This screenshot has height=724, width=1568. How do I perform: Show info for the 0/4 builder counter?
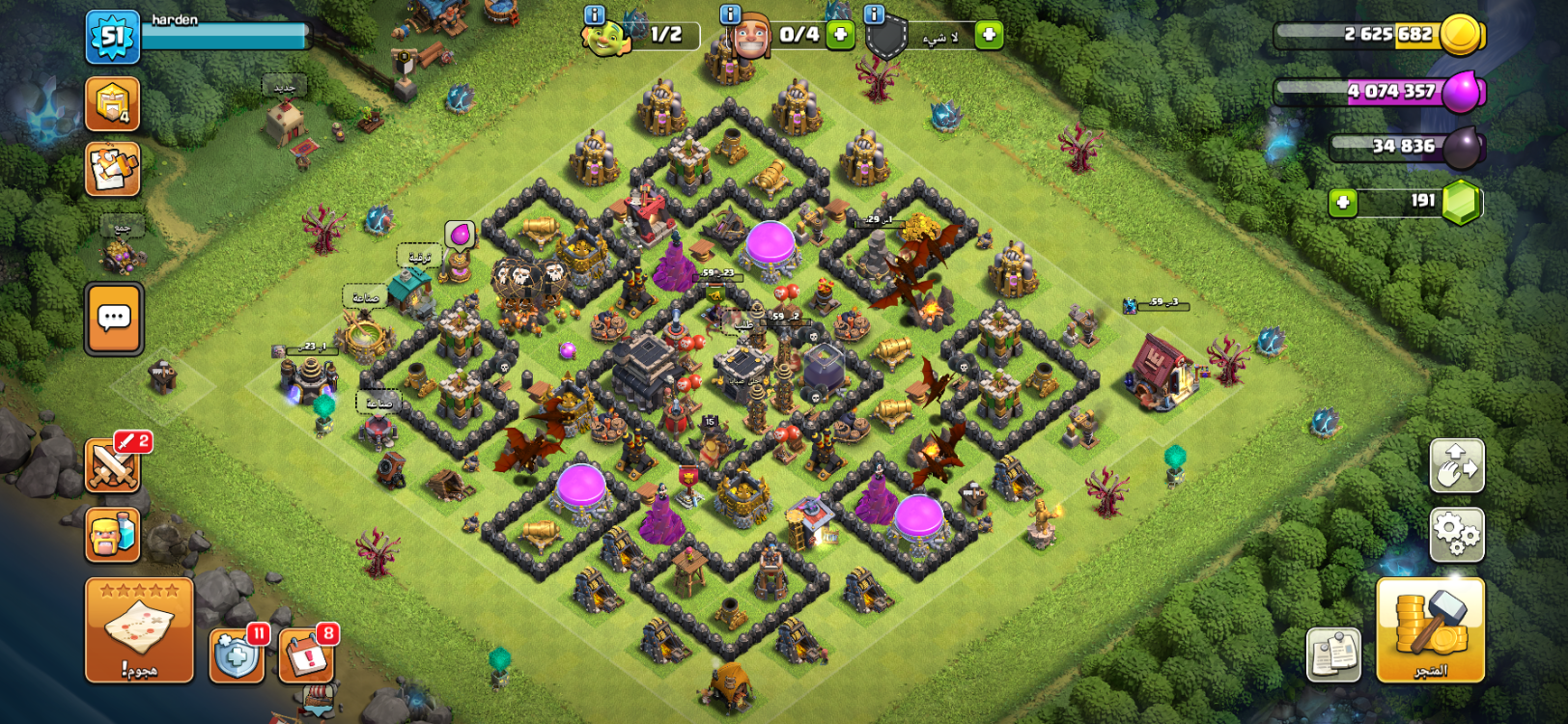(730, 14)
